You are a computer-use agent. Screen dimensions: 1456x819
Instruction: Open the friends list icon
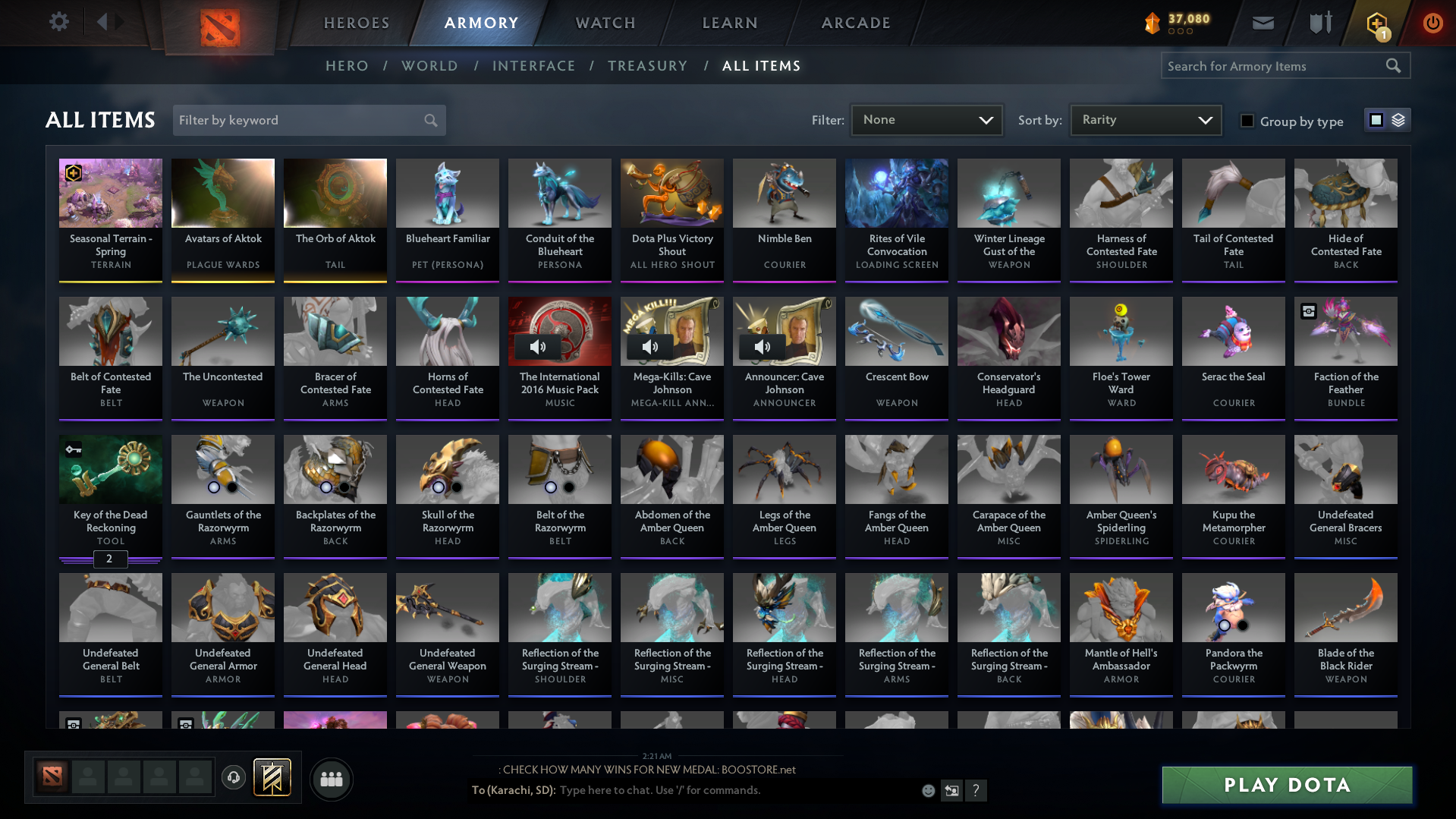(331, 778)
